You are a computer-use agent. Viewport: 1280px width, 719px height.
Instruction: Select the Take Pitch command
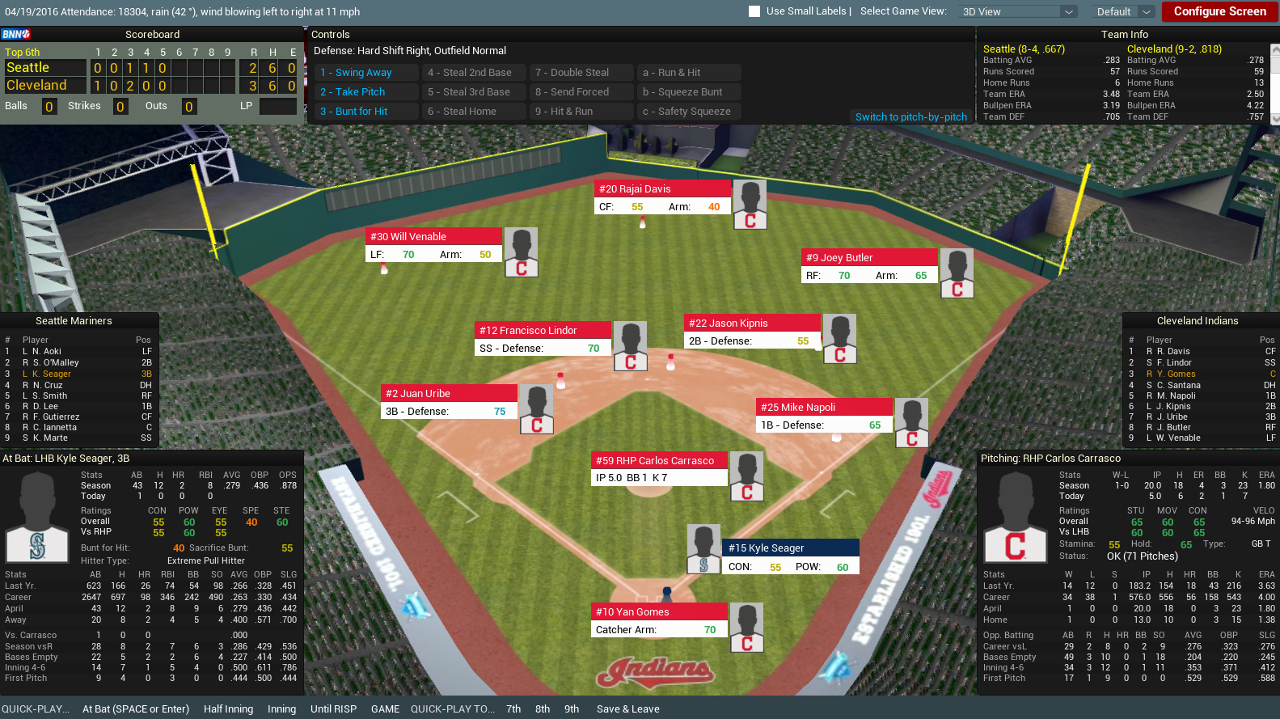click(366, 92)
